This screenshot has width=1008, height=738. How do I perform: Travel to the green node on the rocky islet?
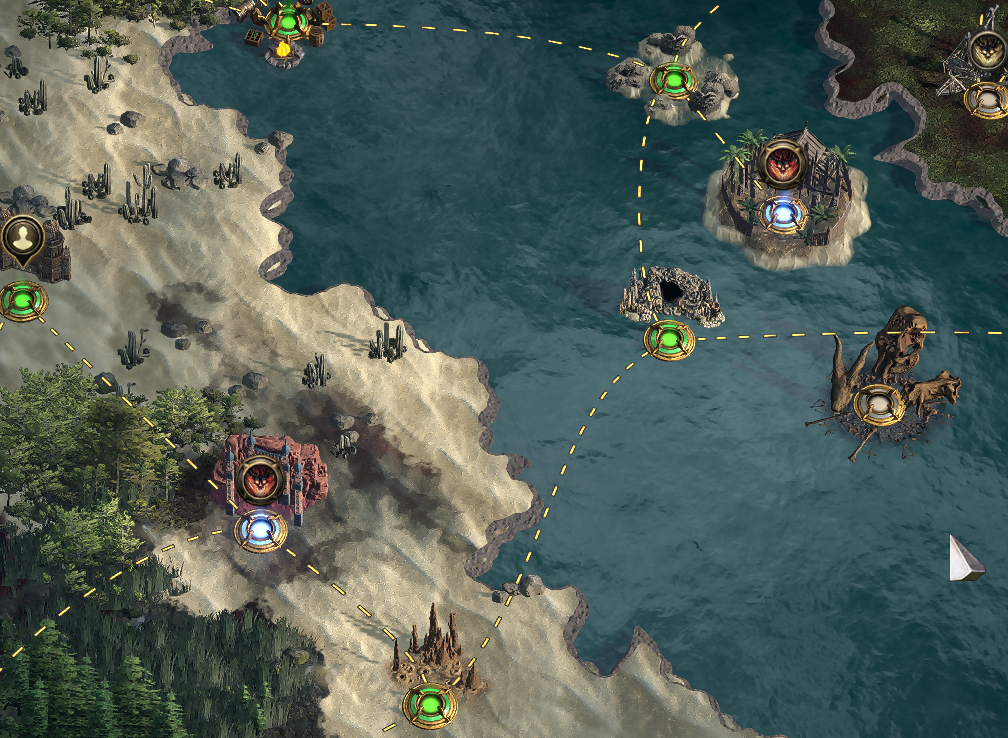tap(673, 80)
